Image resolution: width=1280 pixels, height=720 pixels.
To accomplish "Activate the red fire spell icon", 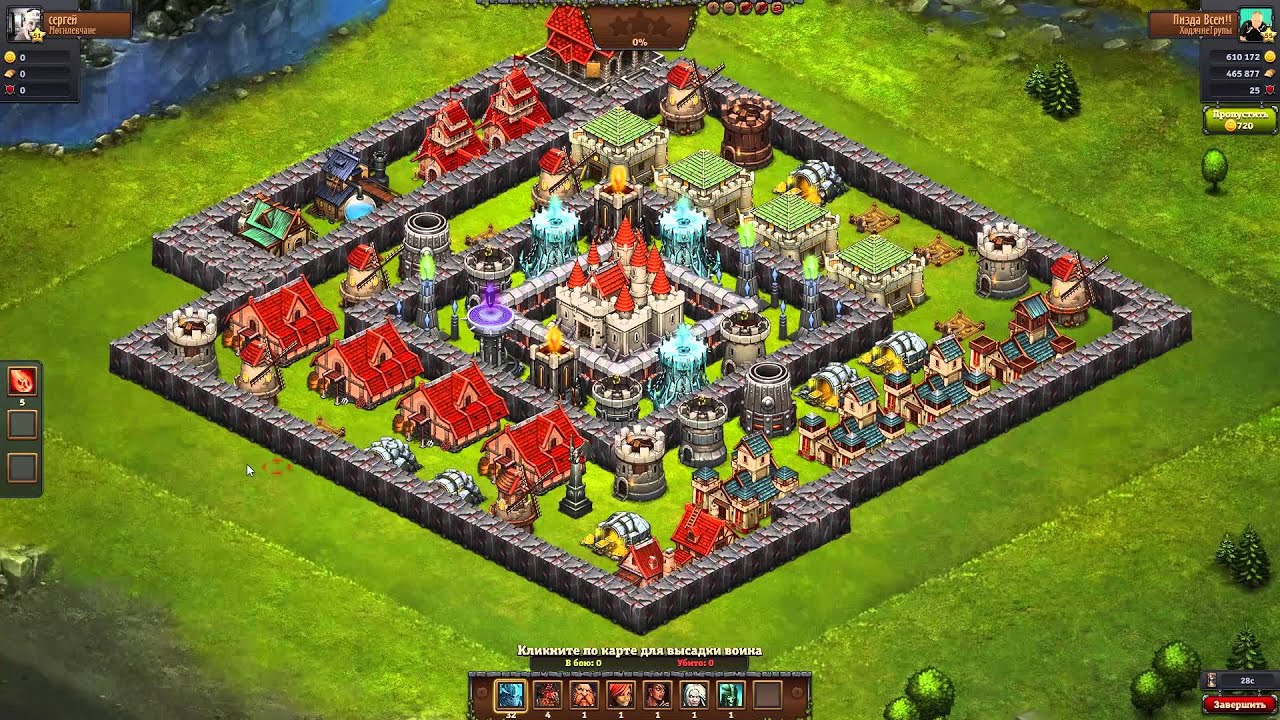I will (x=22, y=381).
